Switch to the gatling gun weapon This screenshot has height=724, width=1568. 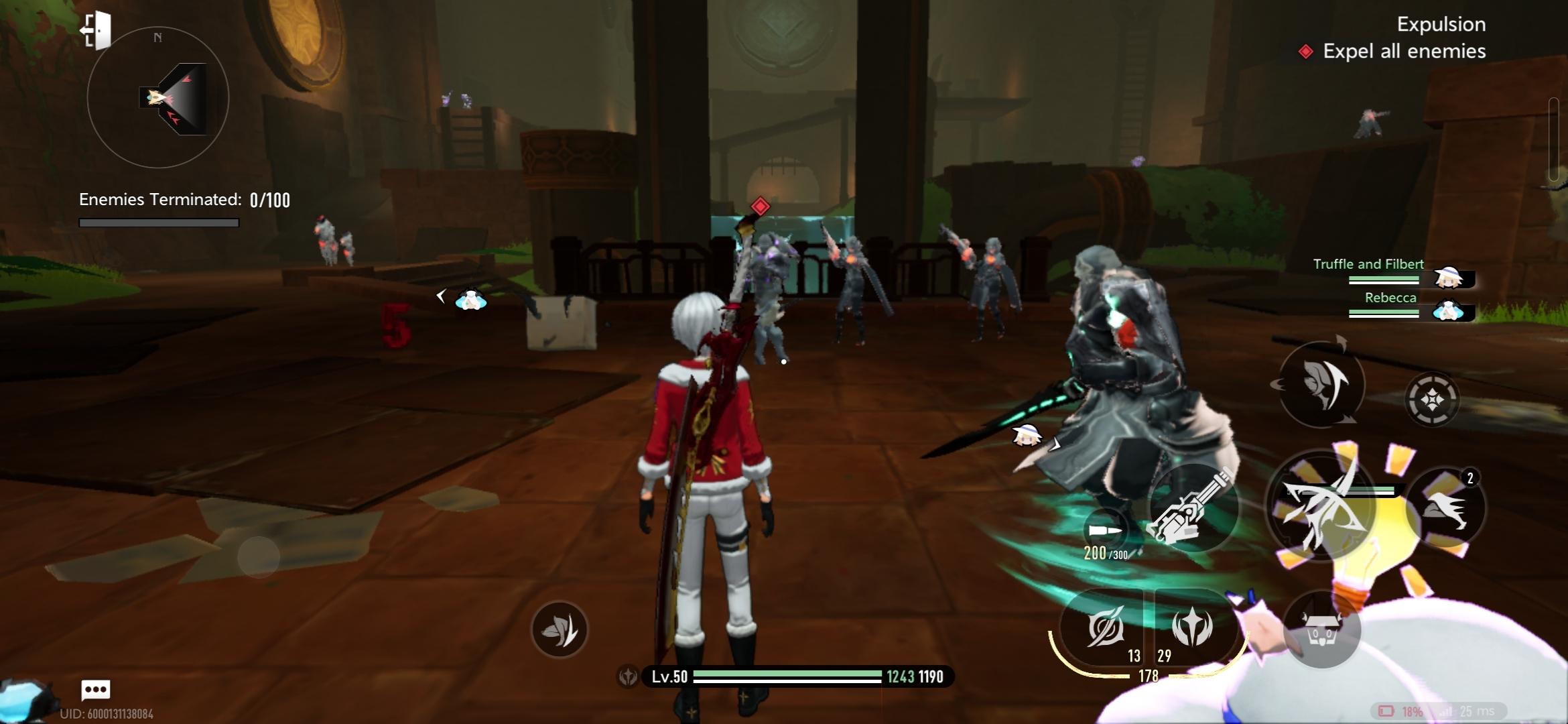click(1192, 507)
